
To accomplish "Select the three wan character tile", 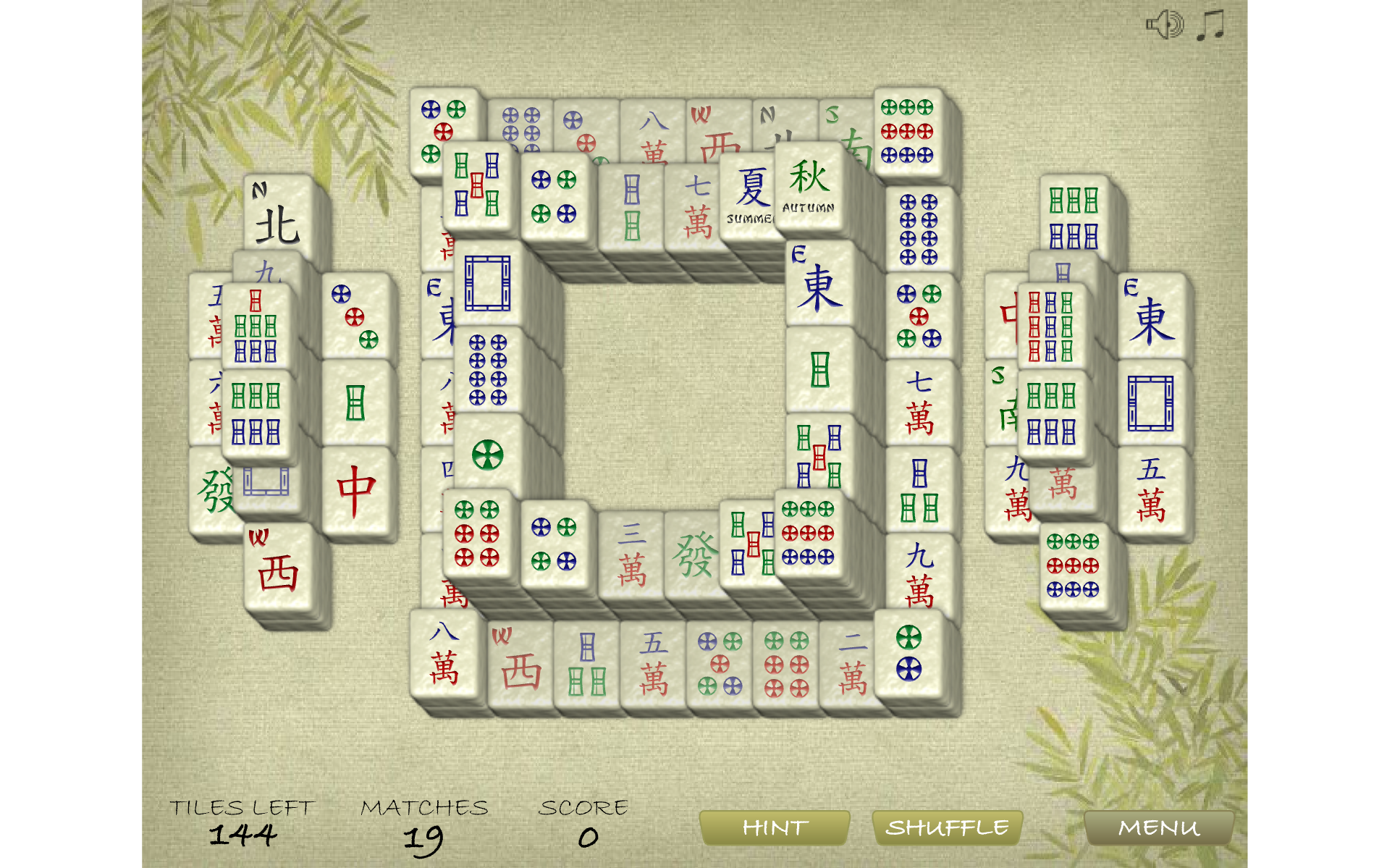I will pos(631,556).
